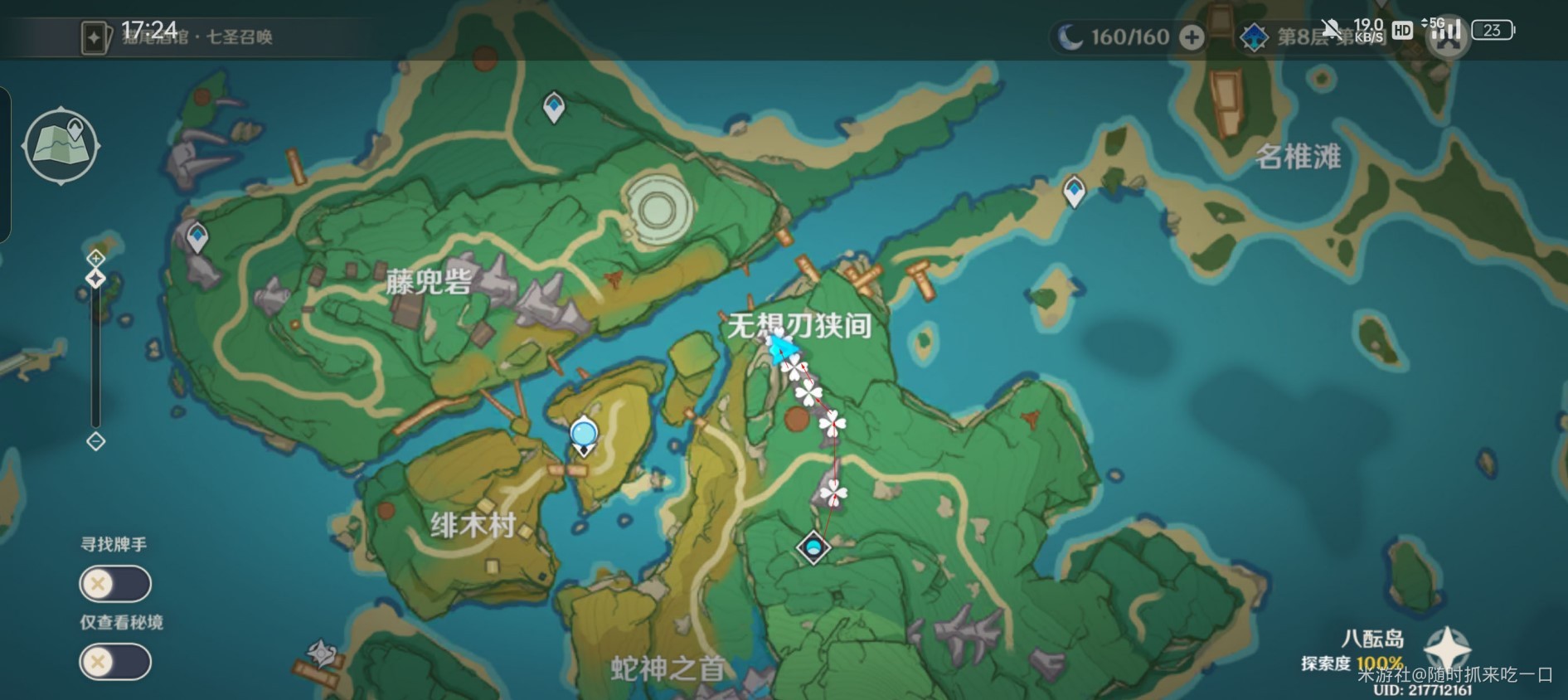Tap the player location marker near 绯木村
Viewport: 1568px width, 700px height.
click(x=583, y=431)
